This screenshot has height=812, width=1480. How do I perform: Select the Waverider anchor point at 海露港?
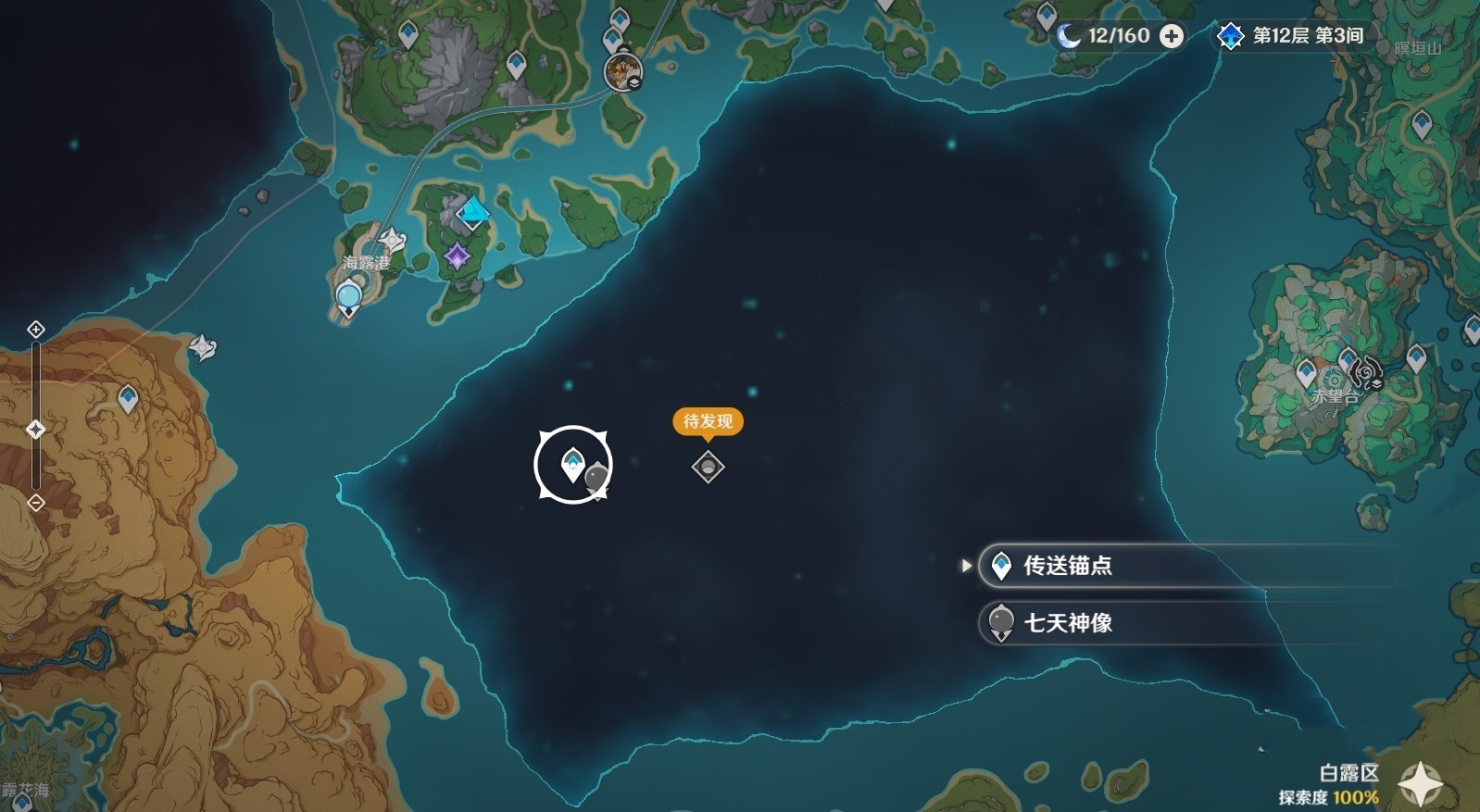tap(349, 294)
